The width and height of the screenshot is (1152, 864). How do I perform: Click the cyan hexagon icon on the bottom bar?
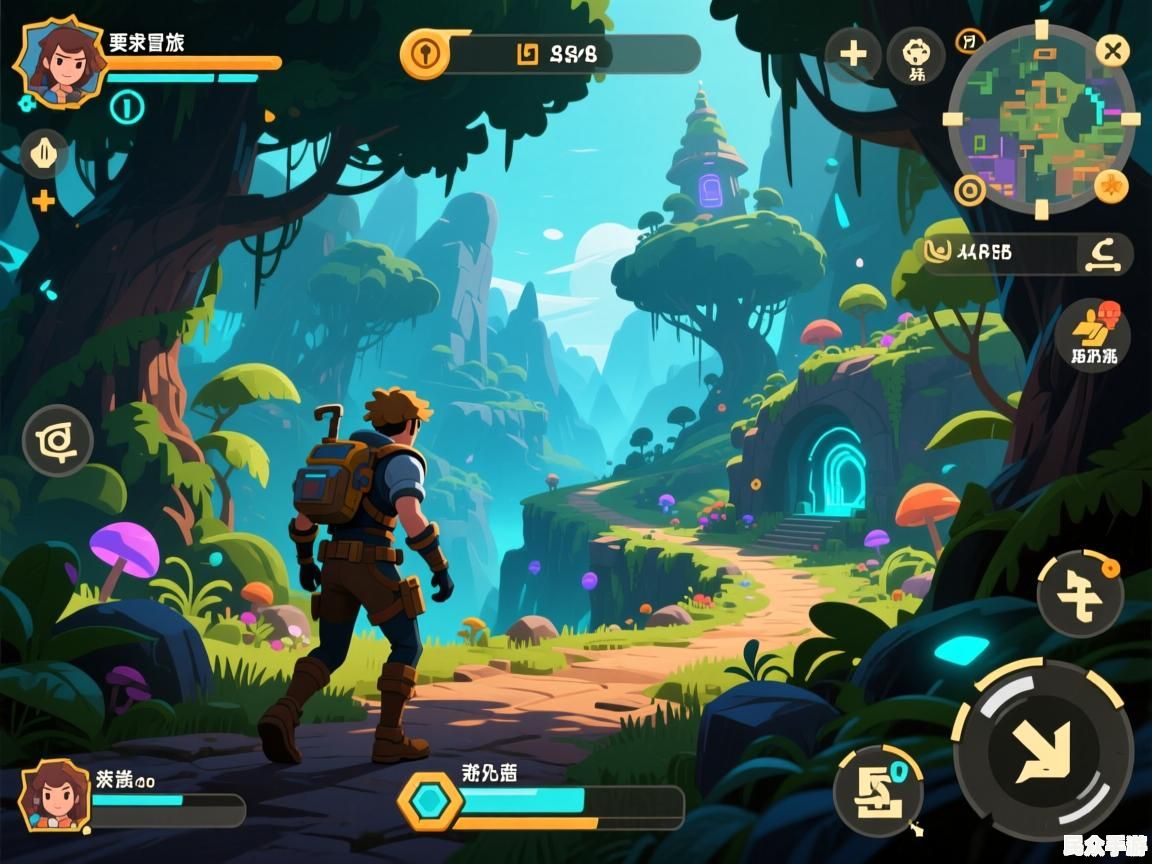(x=431, y=801)
